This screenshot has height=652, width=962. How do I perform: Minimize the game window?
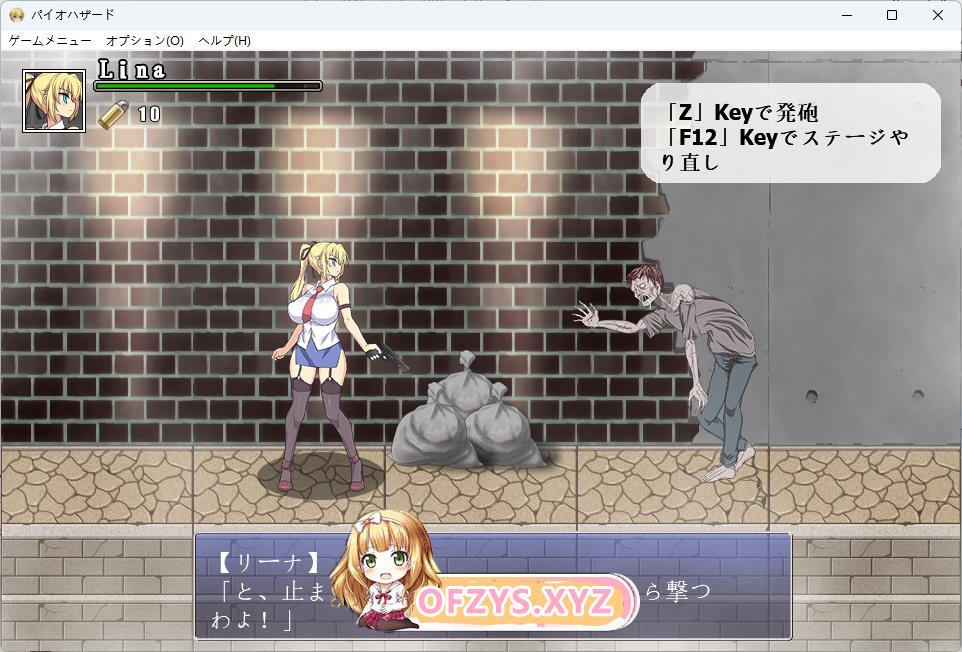point(846,15)
